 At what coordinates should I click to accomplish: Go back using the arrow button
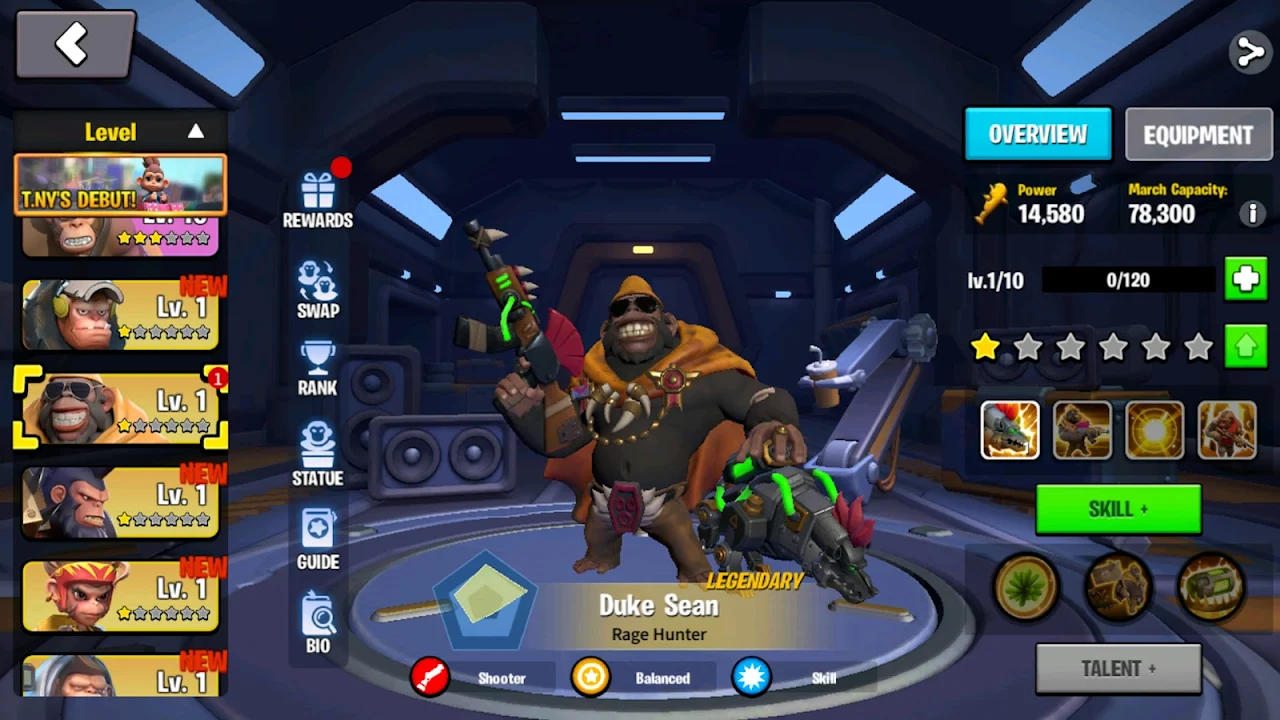(x=75, y=45)
